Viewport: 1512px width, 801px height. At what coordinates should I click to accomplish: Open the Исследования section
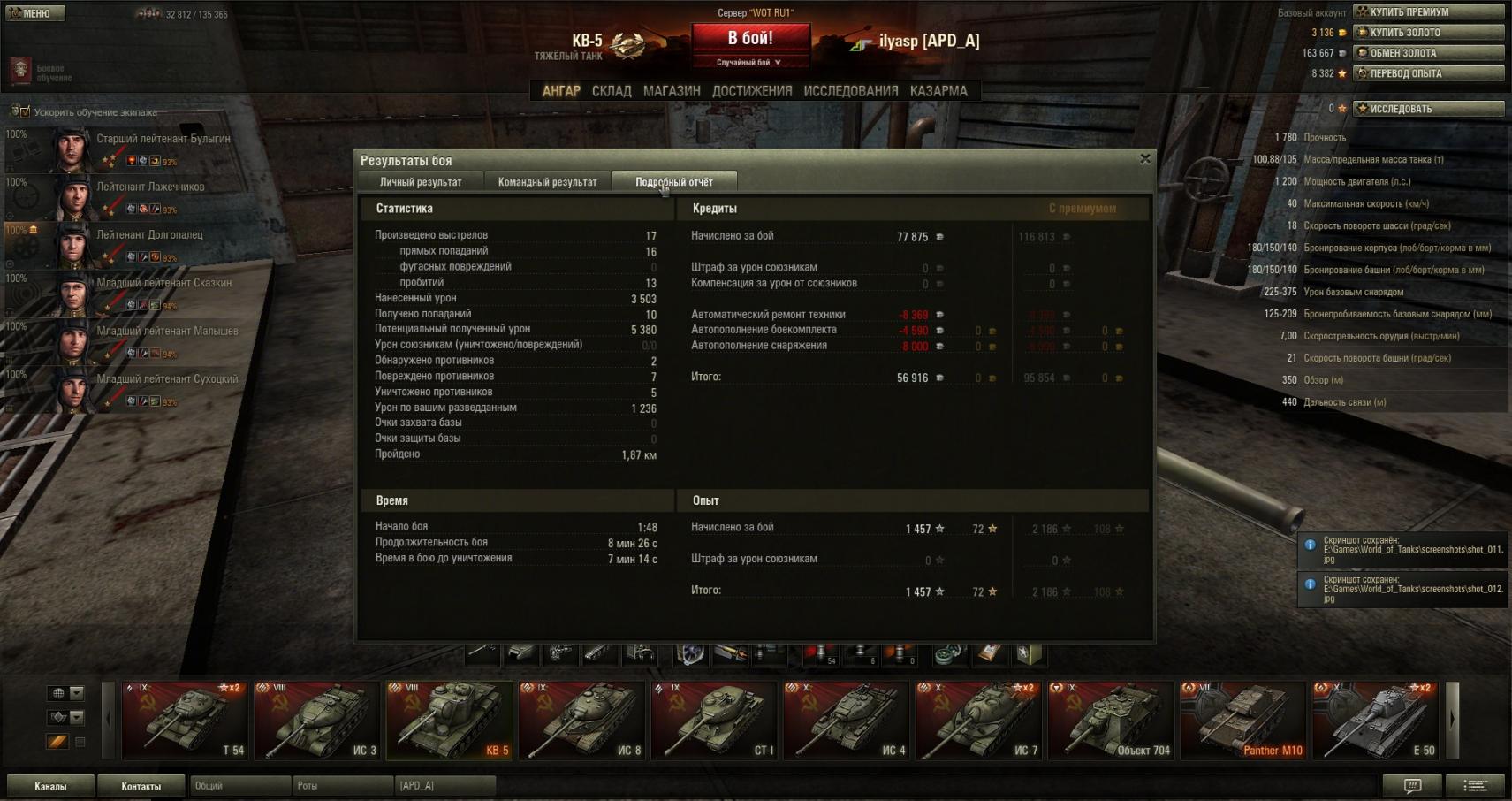(x=850, y=91)
